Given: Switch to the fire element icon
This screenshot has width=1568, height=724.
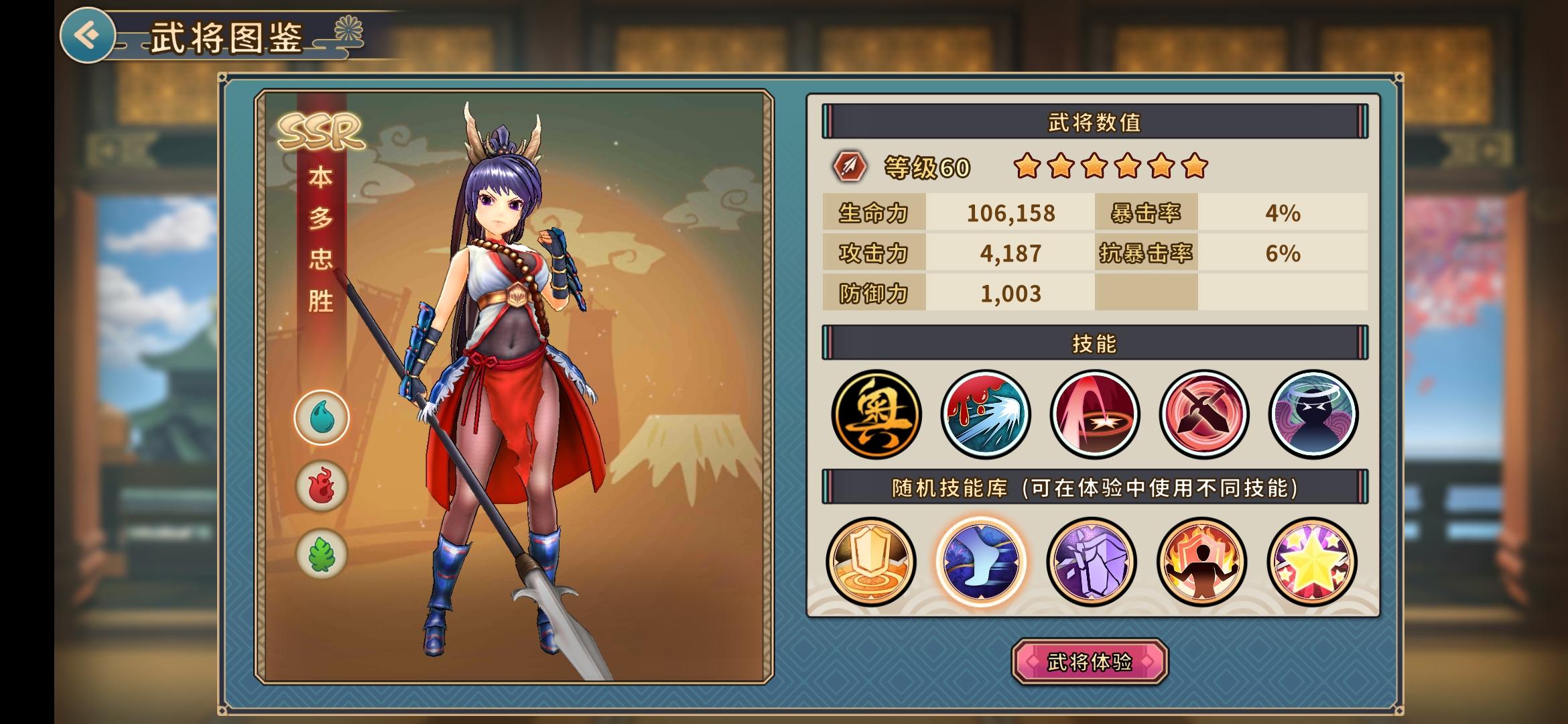Looking at the screenshot, I should [322, 486].
